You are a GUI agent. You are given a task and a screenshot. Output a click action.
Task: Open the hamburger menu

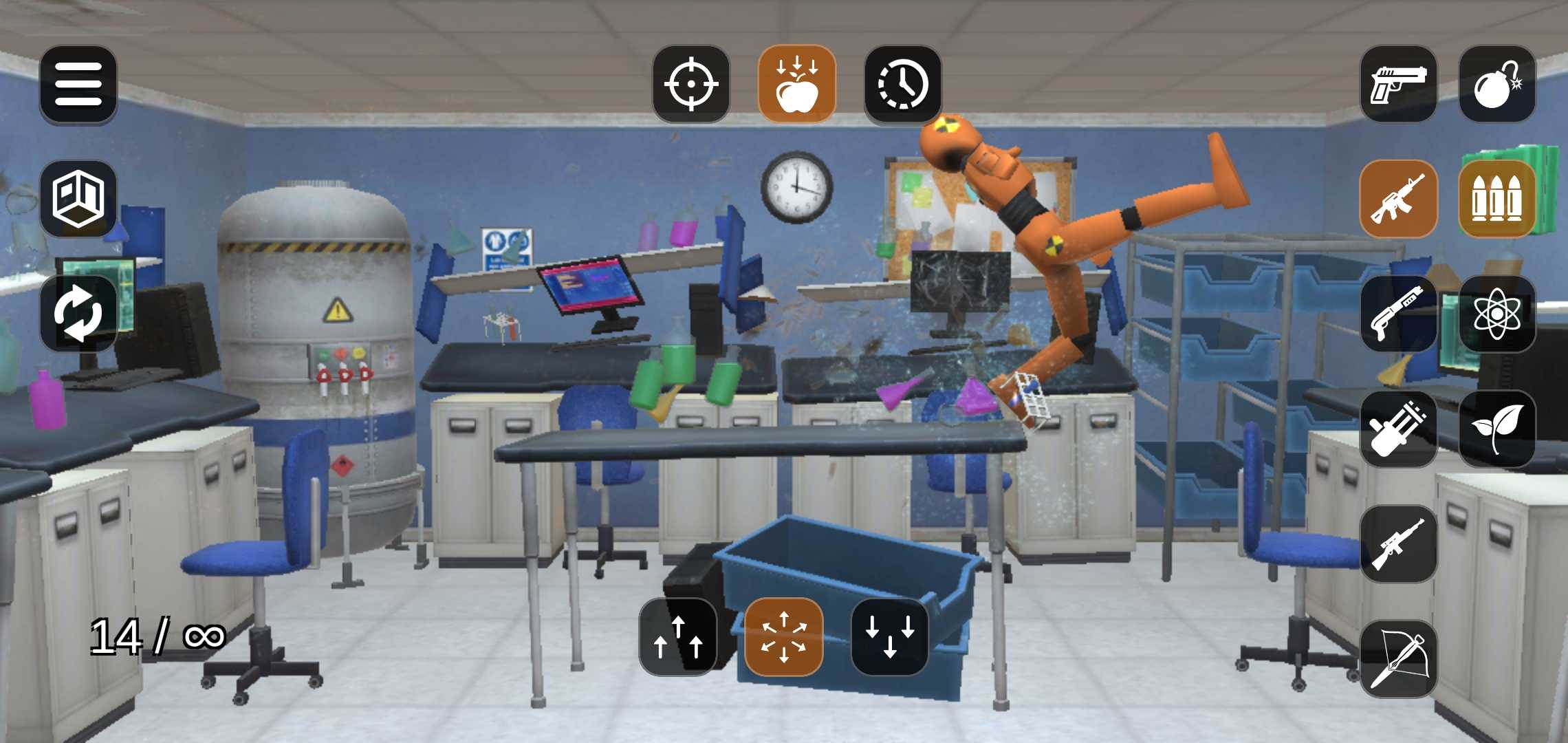coord(78,85)
